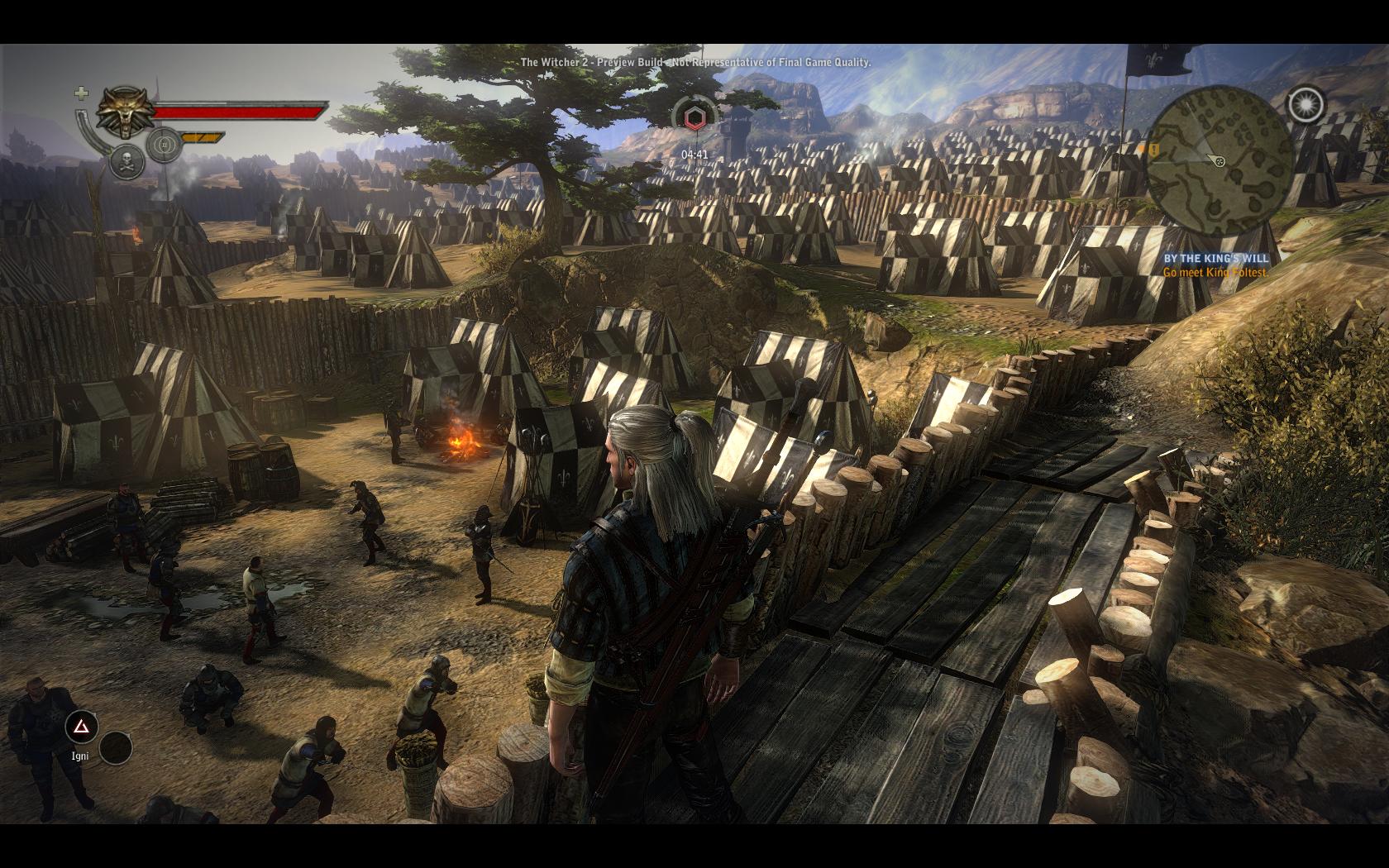
Task: Click the small plus icon by the medallion
Action: (x=81, y=93)
